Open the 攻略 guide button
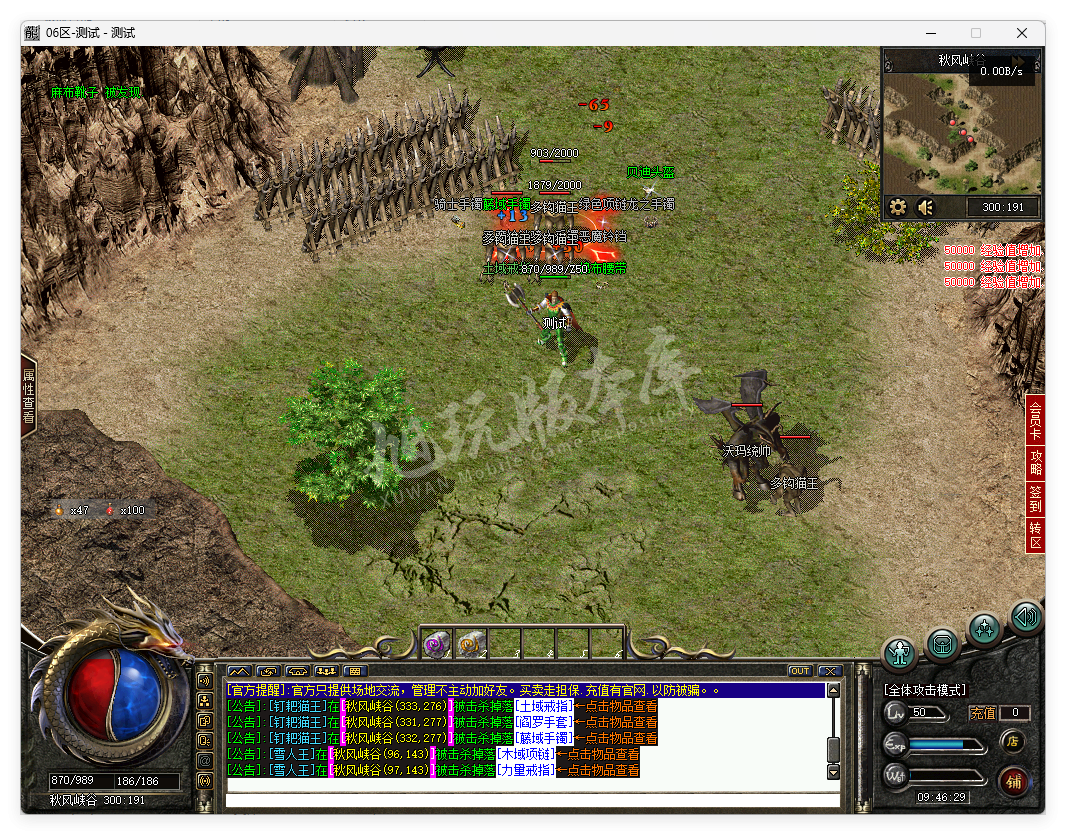1066x835 pixels. (1035, 462)
